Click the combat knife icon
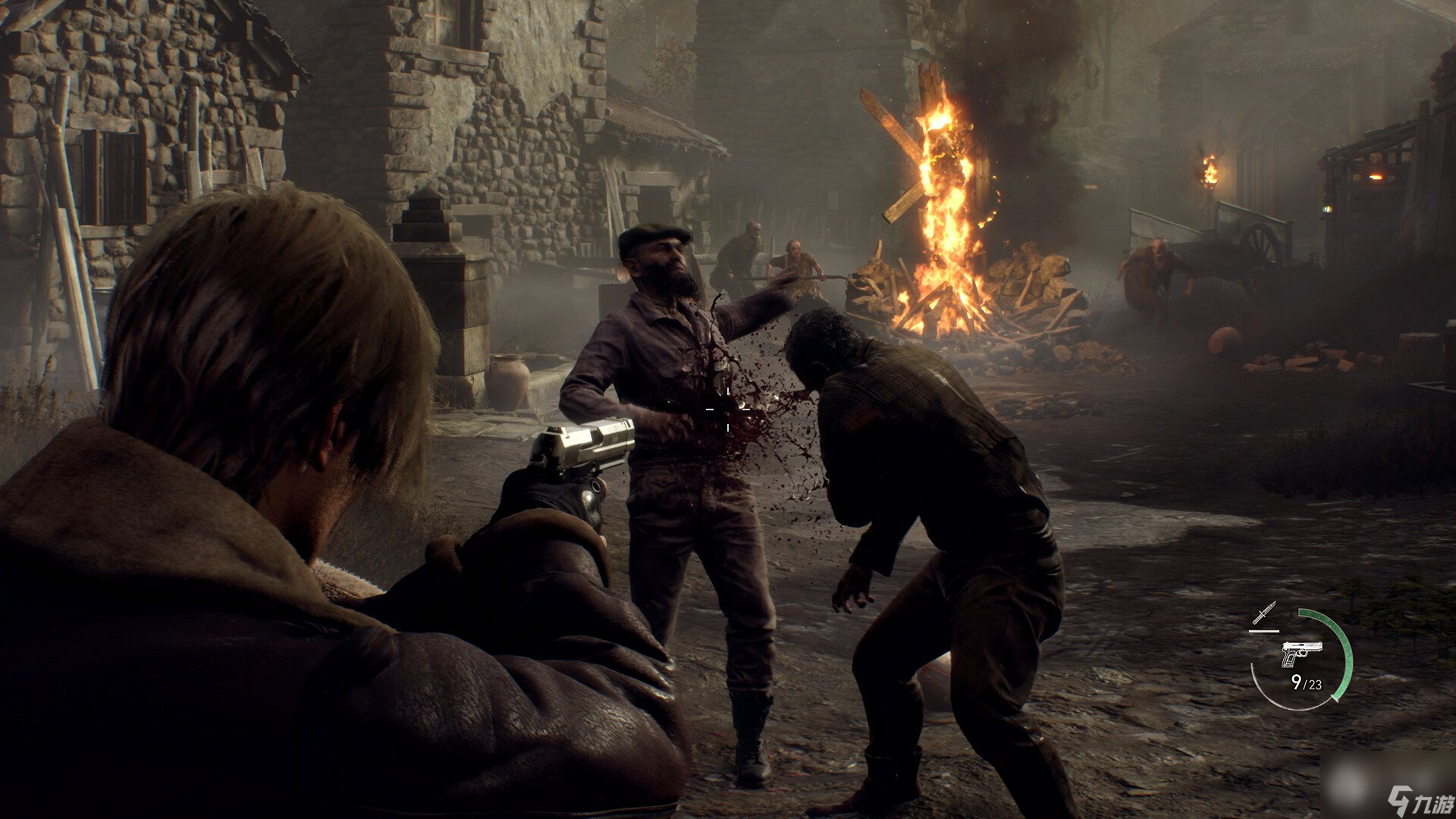 [1264, 613]
